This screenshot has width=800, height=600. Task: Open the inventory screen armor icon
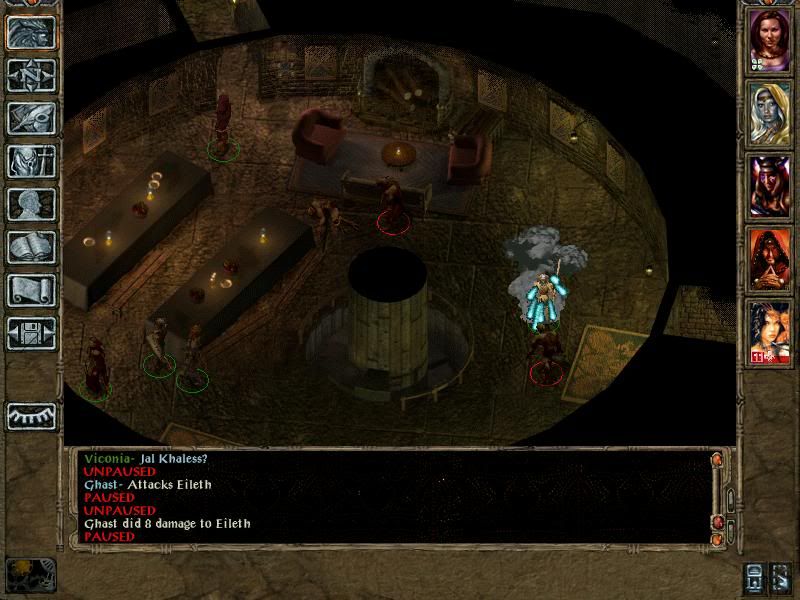[x=31, y=161]
